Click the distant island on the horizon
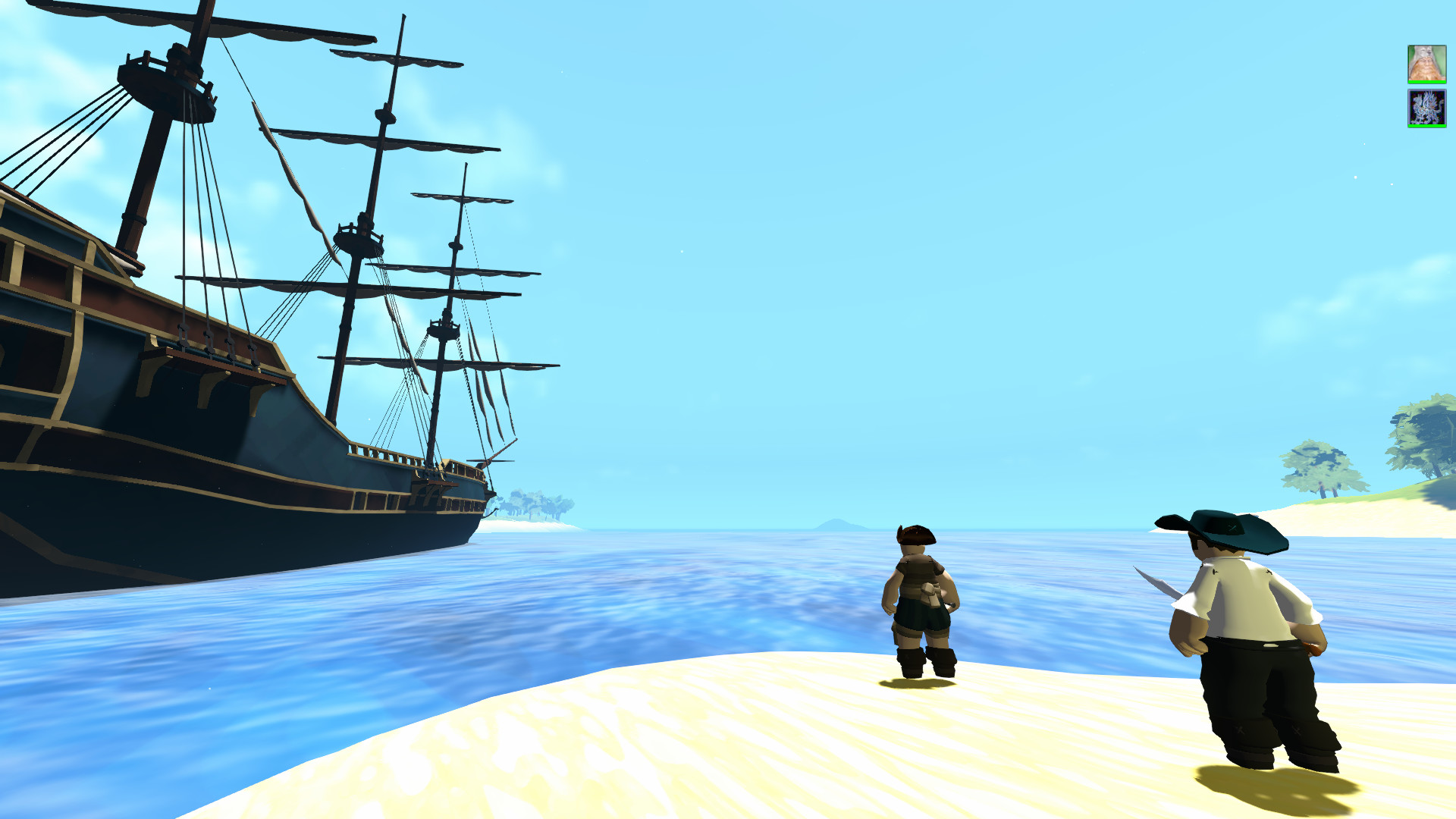1456x819 pixels. 838,523
